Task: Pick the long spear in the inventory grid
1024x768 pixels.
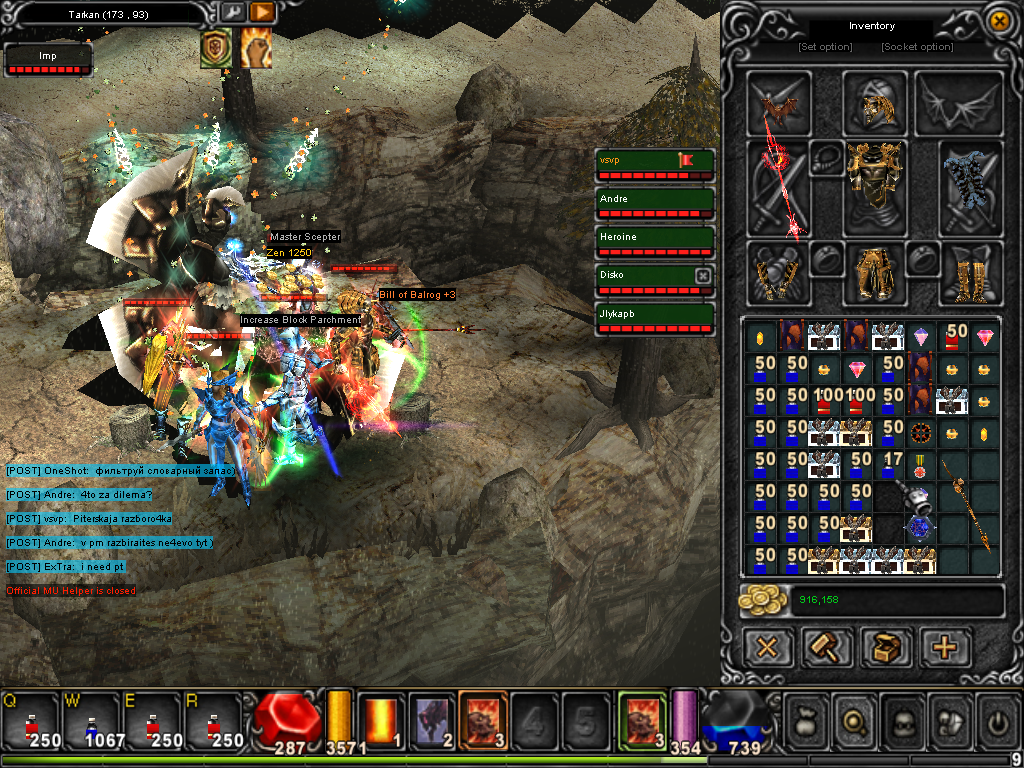Action: coord(968,512)
